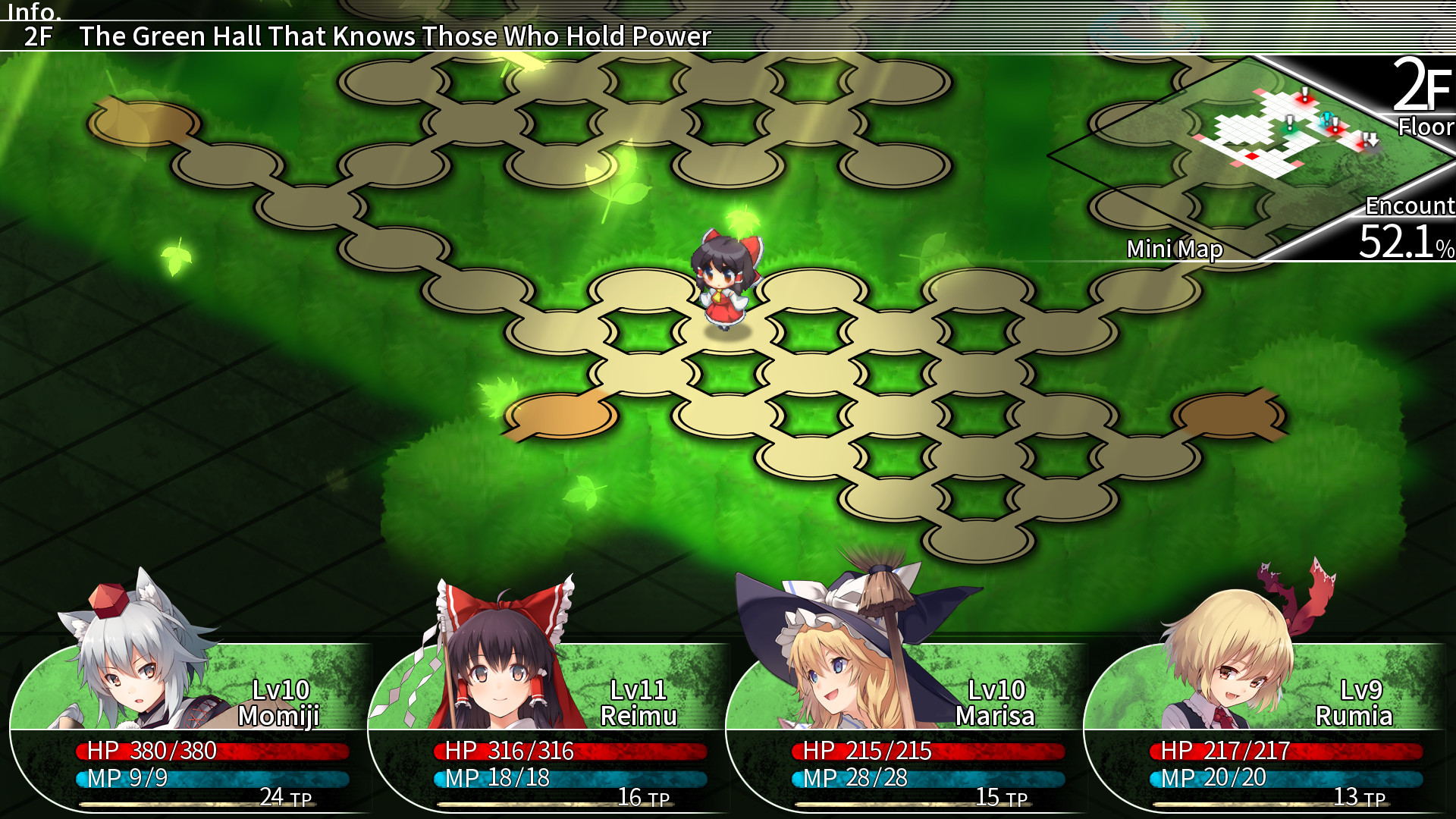Screen dimensions: 1456x819
Task: Toggle the Encount rate display
Action: click(x=1407, y=220)
